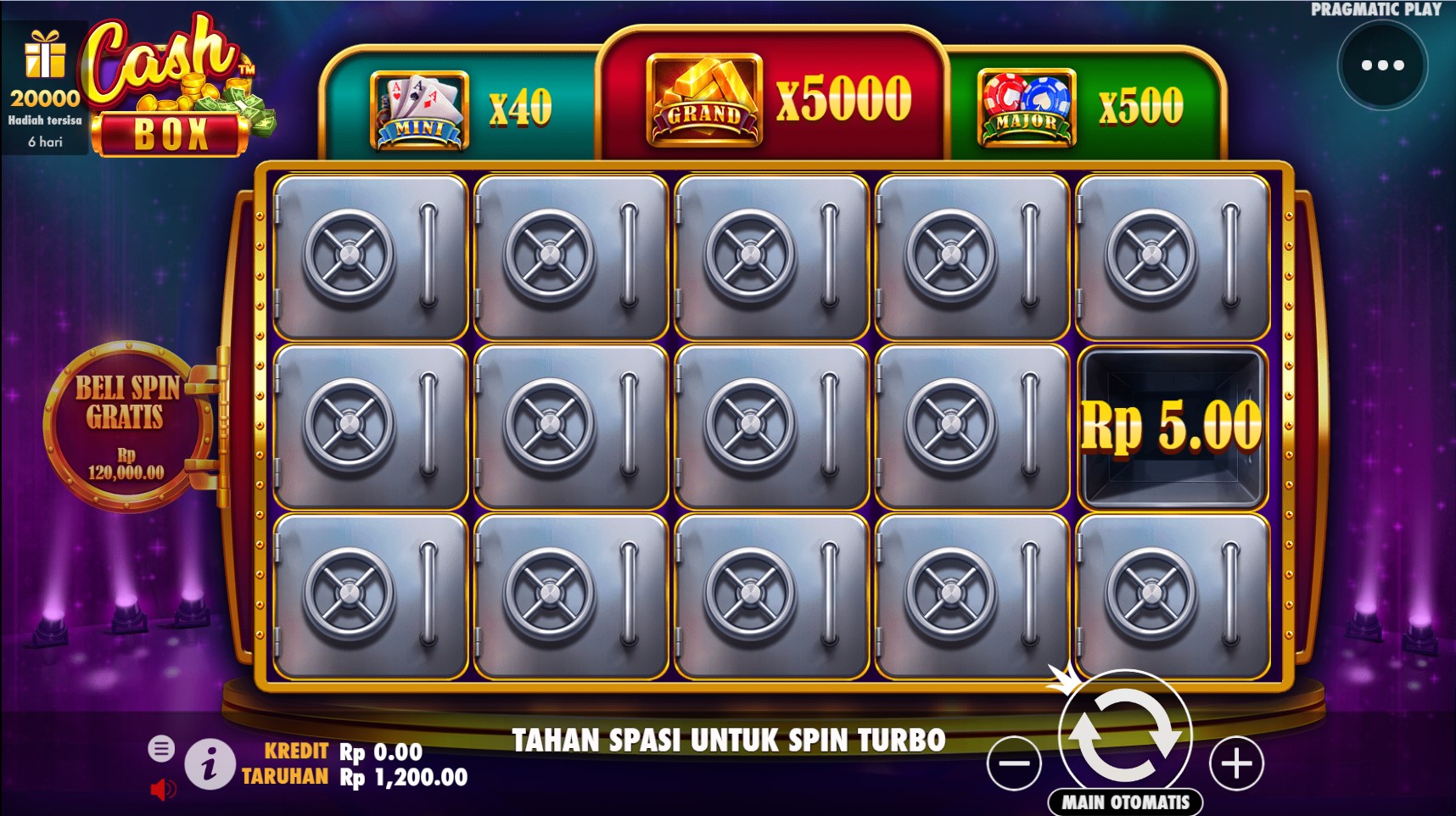Screen dimensions: 1456x816
Task: Buy free spins via Beli Spin Gratis
Action: (127, 426)
